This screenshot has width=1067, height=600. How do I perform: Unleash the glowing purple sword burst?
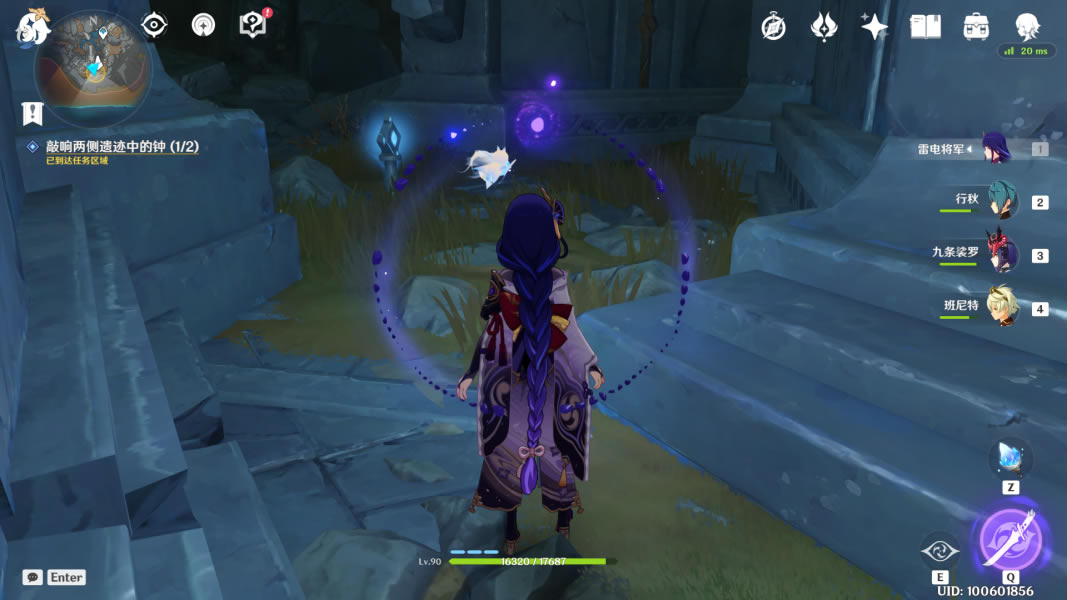click(x=1010, y=540)
